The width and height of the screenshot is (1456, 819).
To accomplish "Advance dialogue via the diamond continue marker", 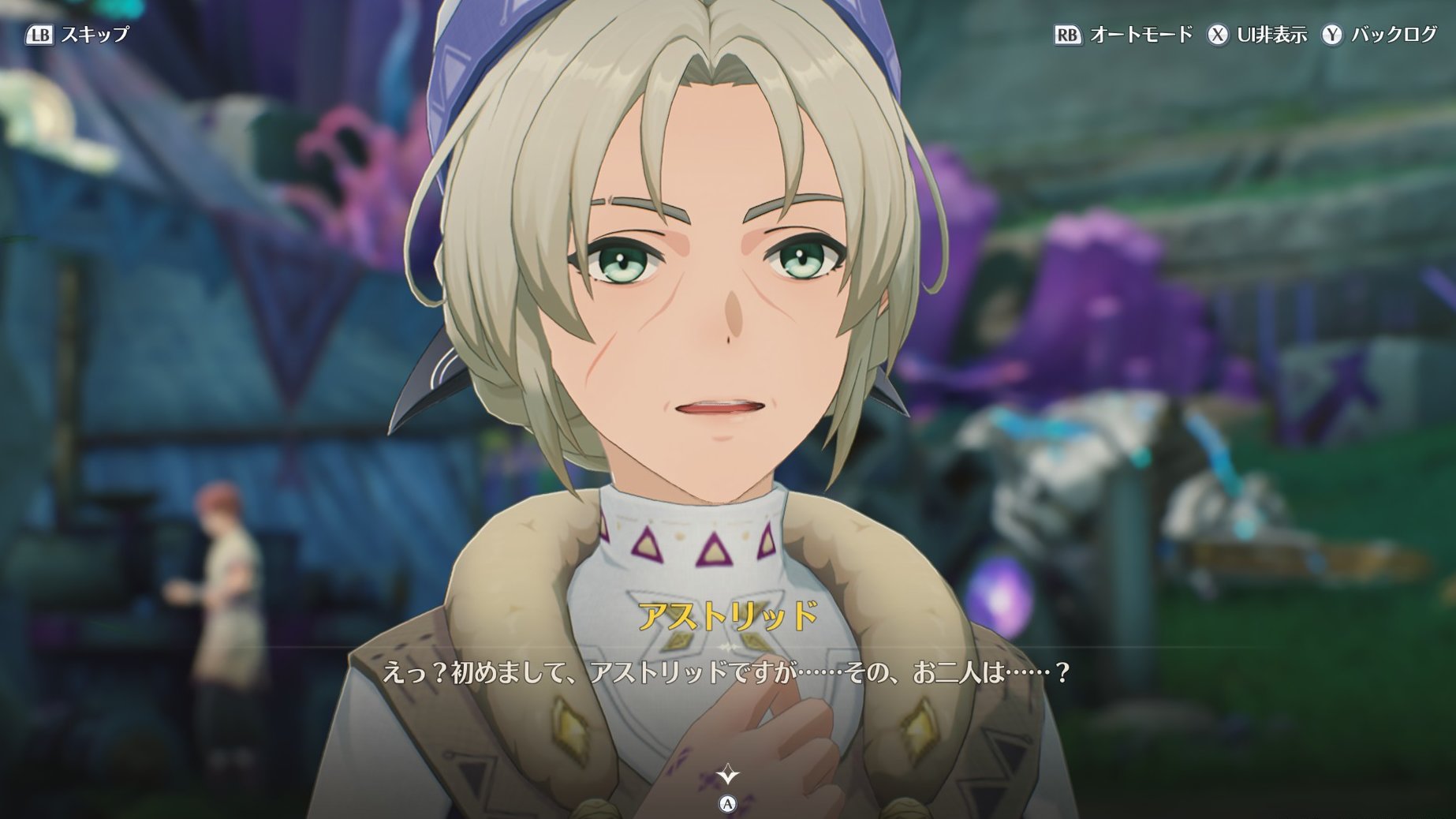I will [727, 776].
